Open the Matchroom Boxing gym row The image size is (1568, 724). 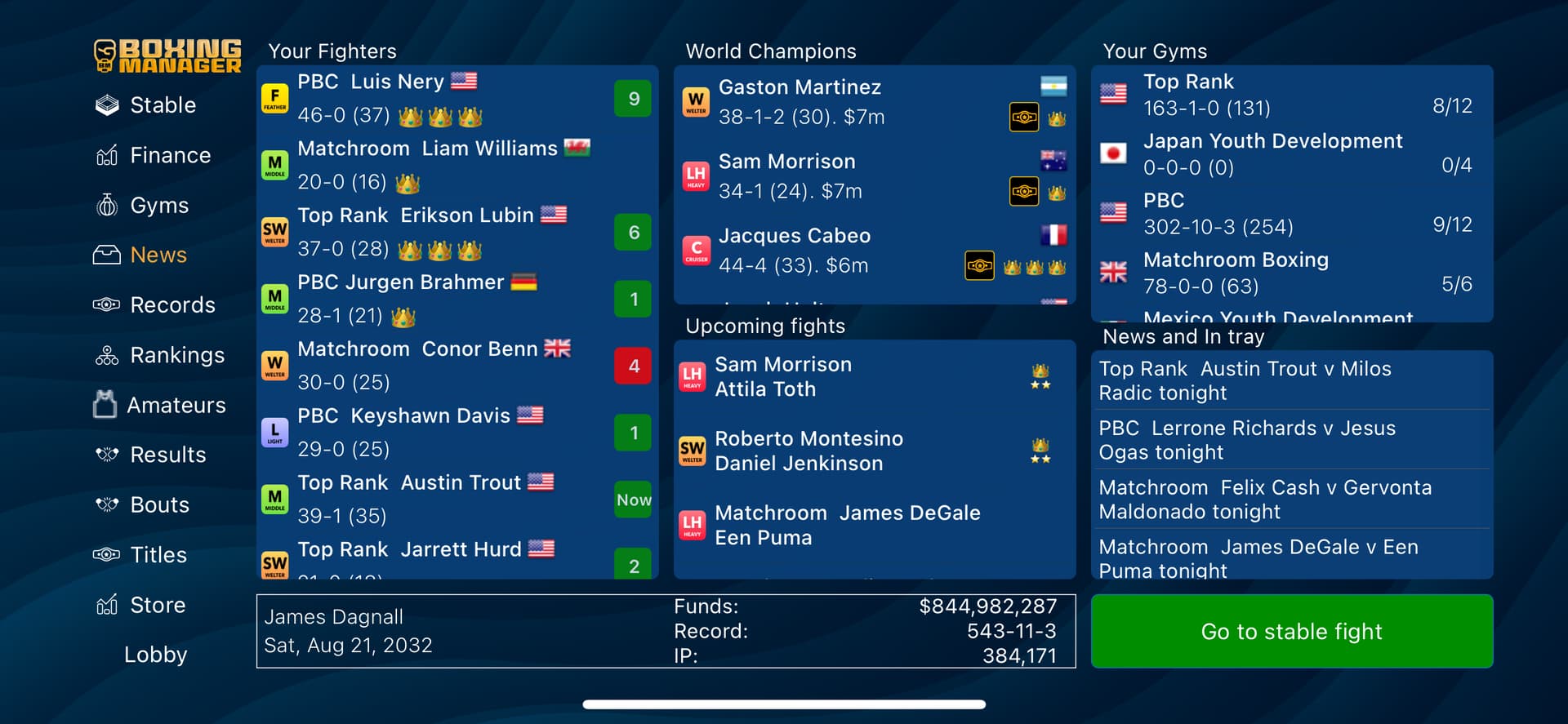point(1290,273)
